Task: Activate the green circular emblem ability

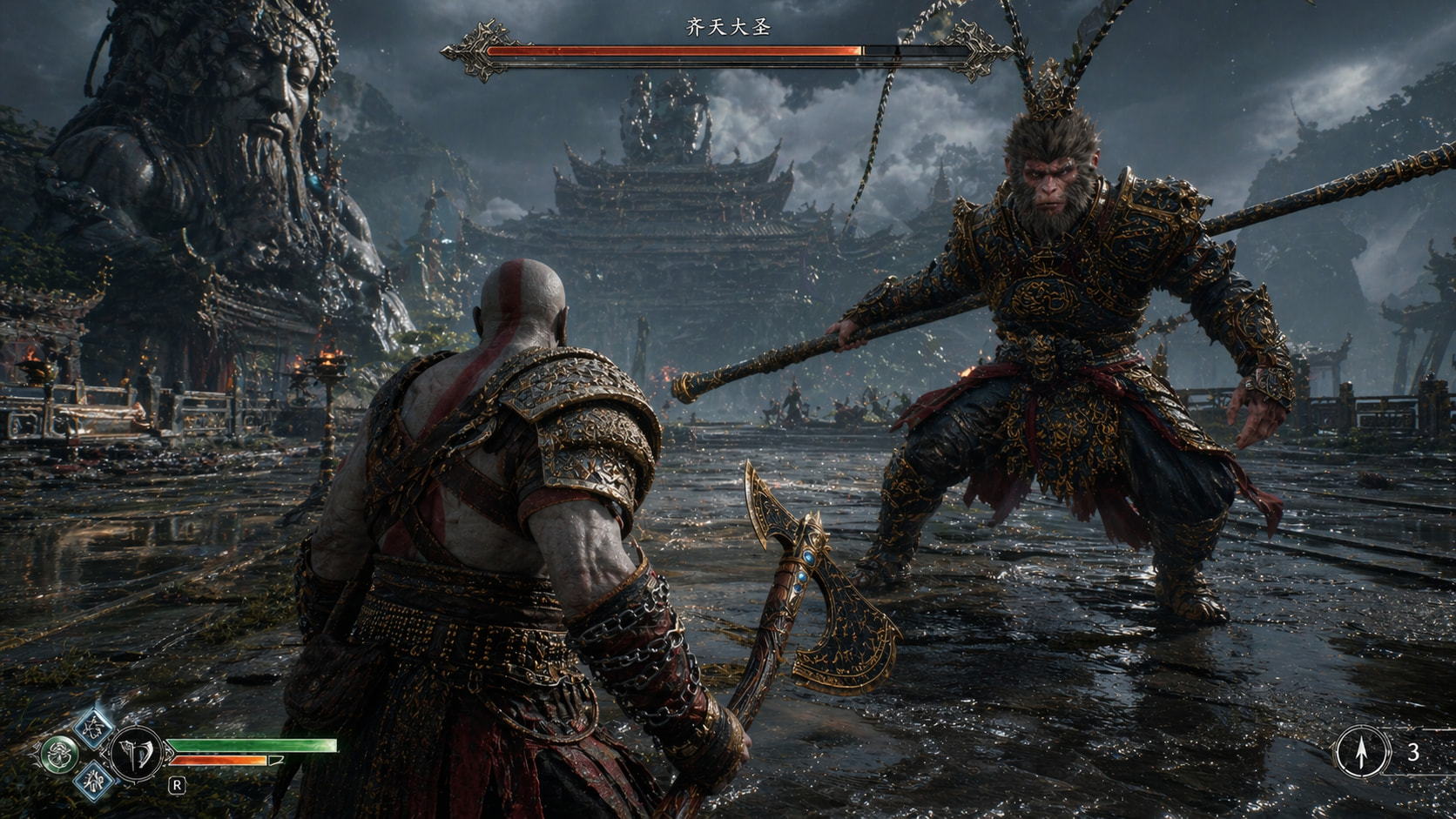Action: click(x=59, y=754)
